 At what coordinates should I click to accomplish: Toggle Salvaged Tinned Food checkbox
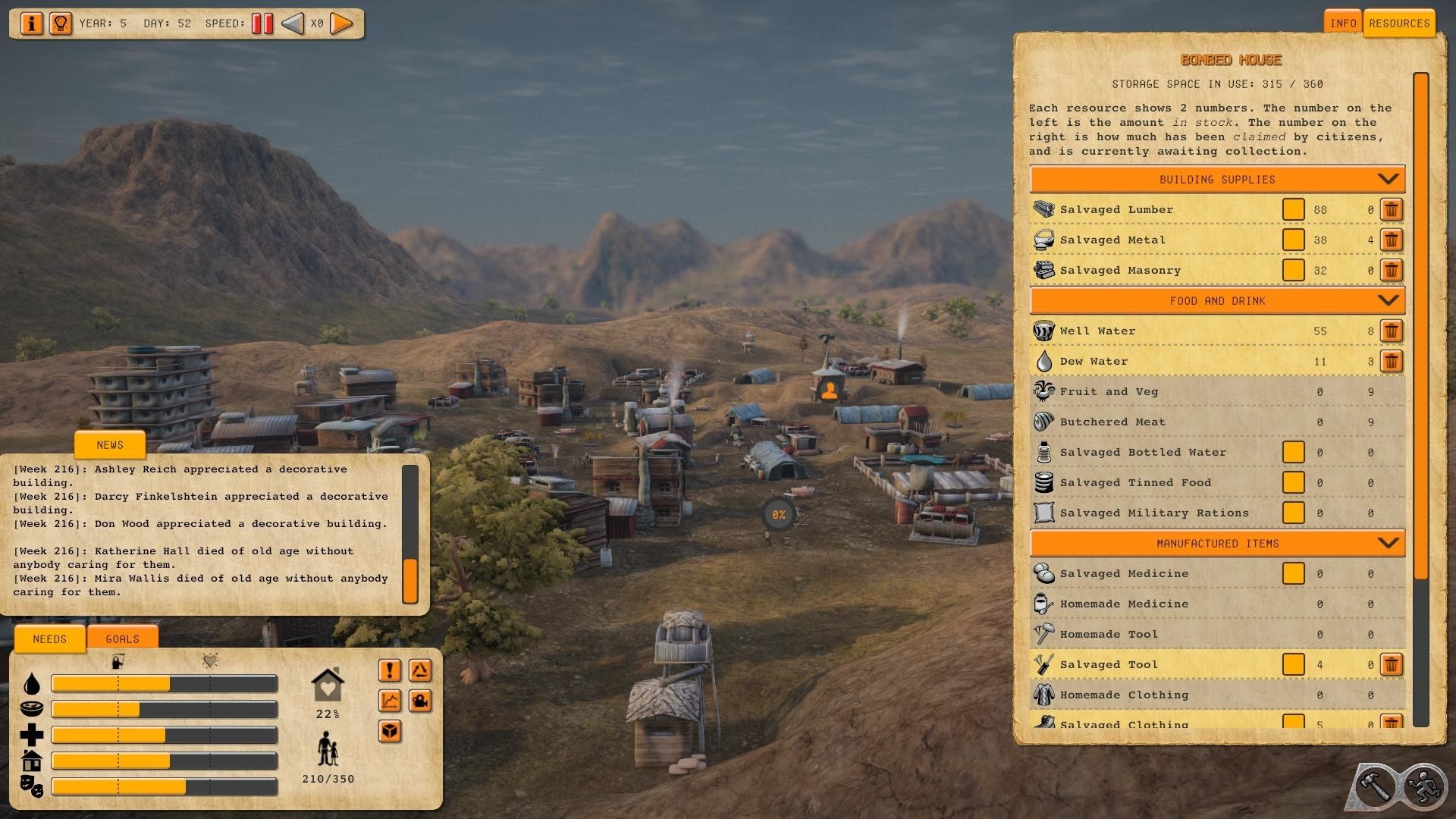[1293, 483]
